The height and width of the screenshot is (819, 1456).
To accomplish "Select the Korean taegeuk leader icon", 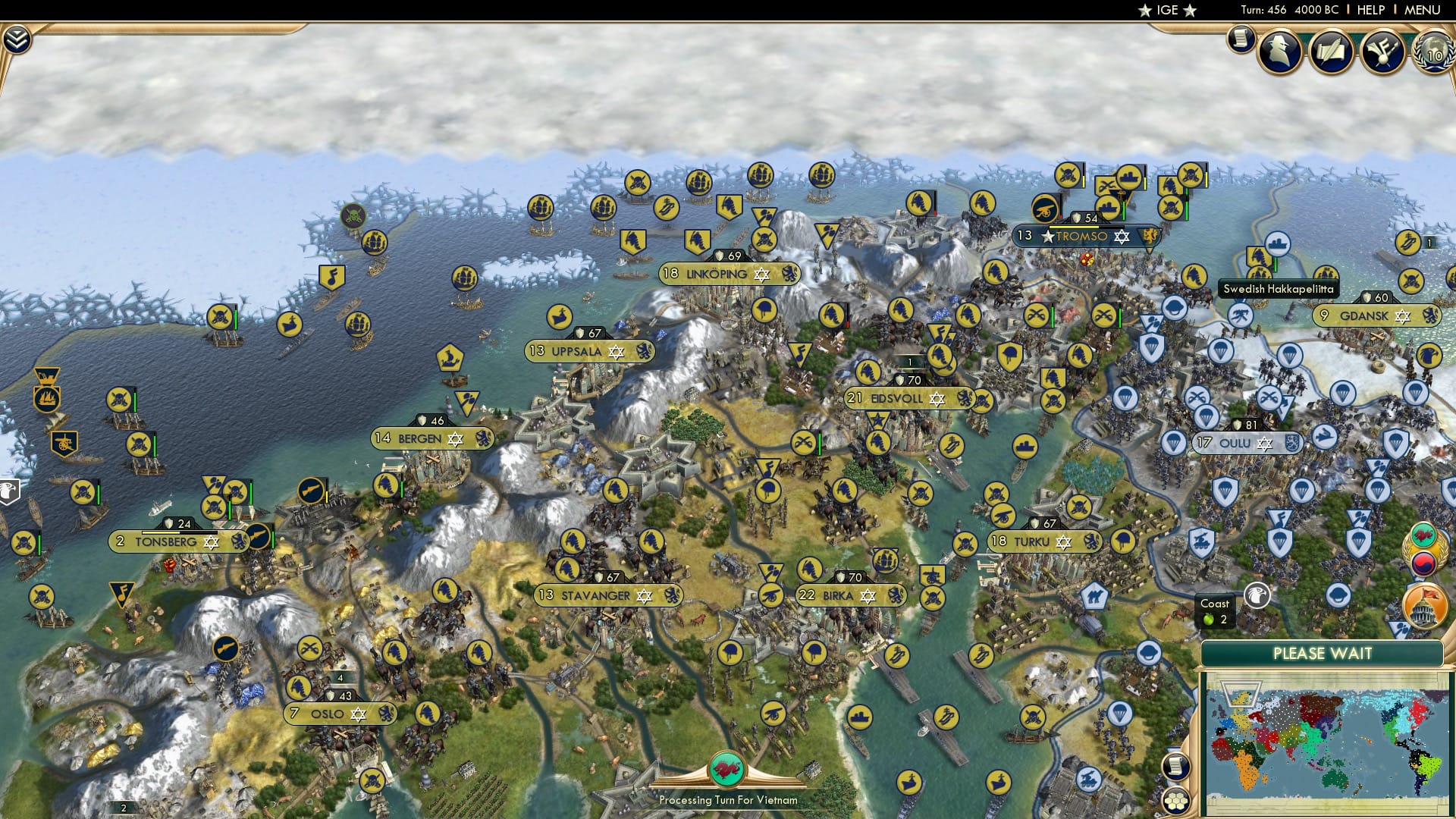I will 1423,563.
